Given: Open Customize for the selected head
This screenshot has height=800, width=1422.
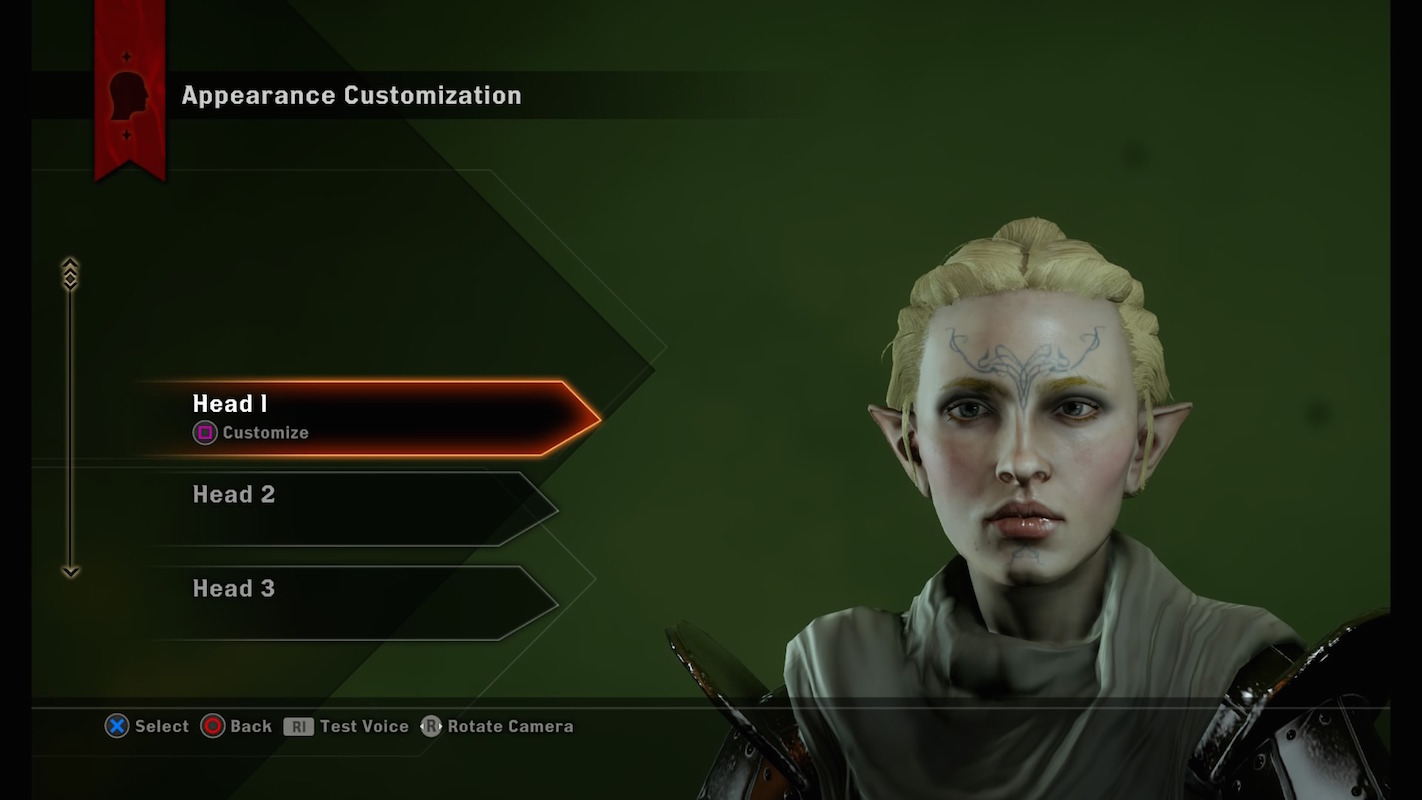Looking at the screenshot, I should (x=252, y=432).
